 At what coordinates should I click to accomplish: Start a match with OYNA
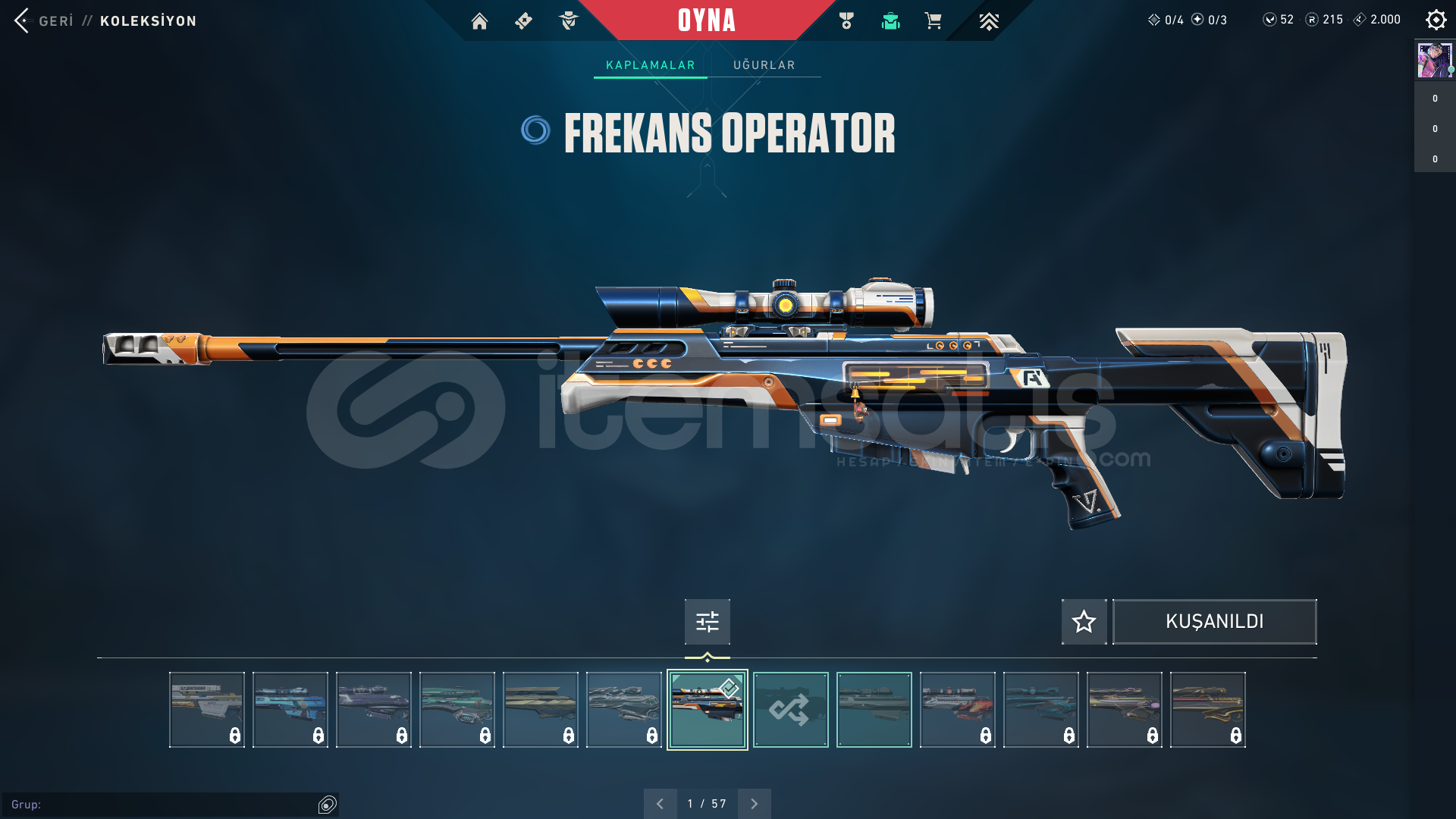pyautogui.click(x=706, y=20)
